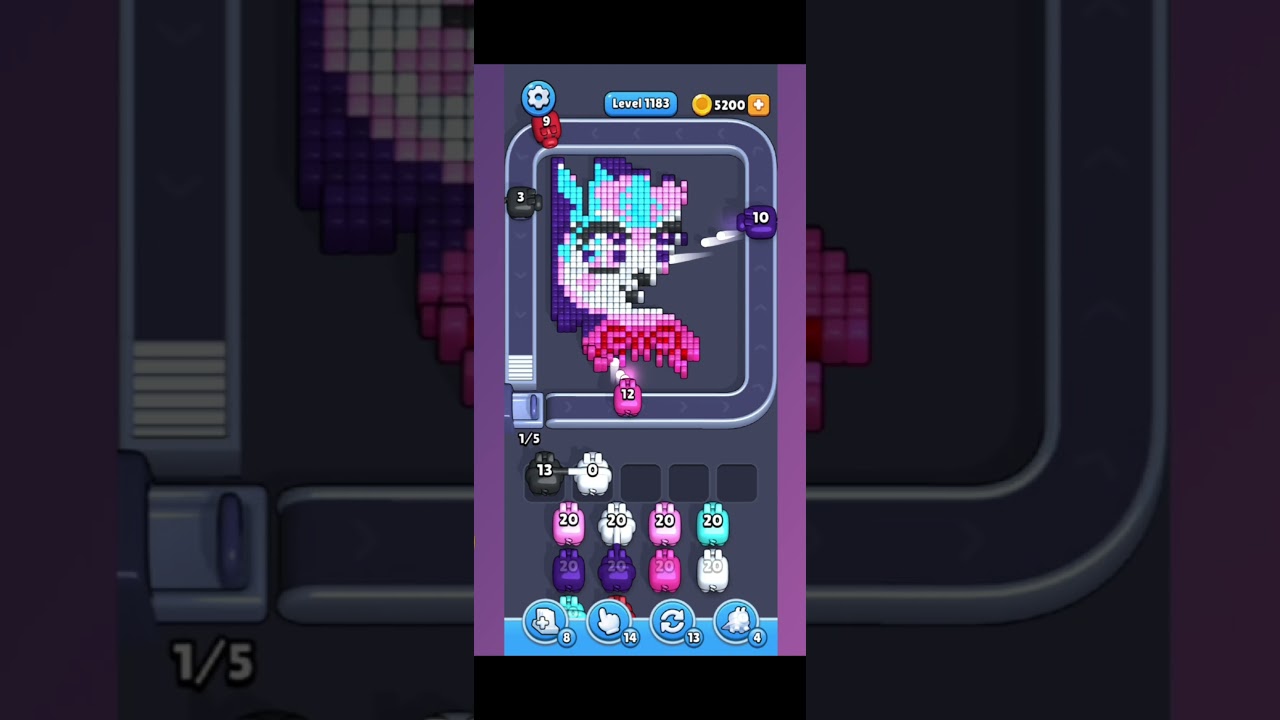The width and height of the screenshot is (1280, 720).
Task: Tap the teal sheep with 20 count
Action: 712,524
